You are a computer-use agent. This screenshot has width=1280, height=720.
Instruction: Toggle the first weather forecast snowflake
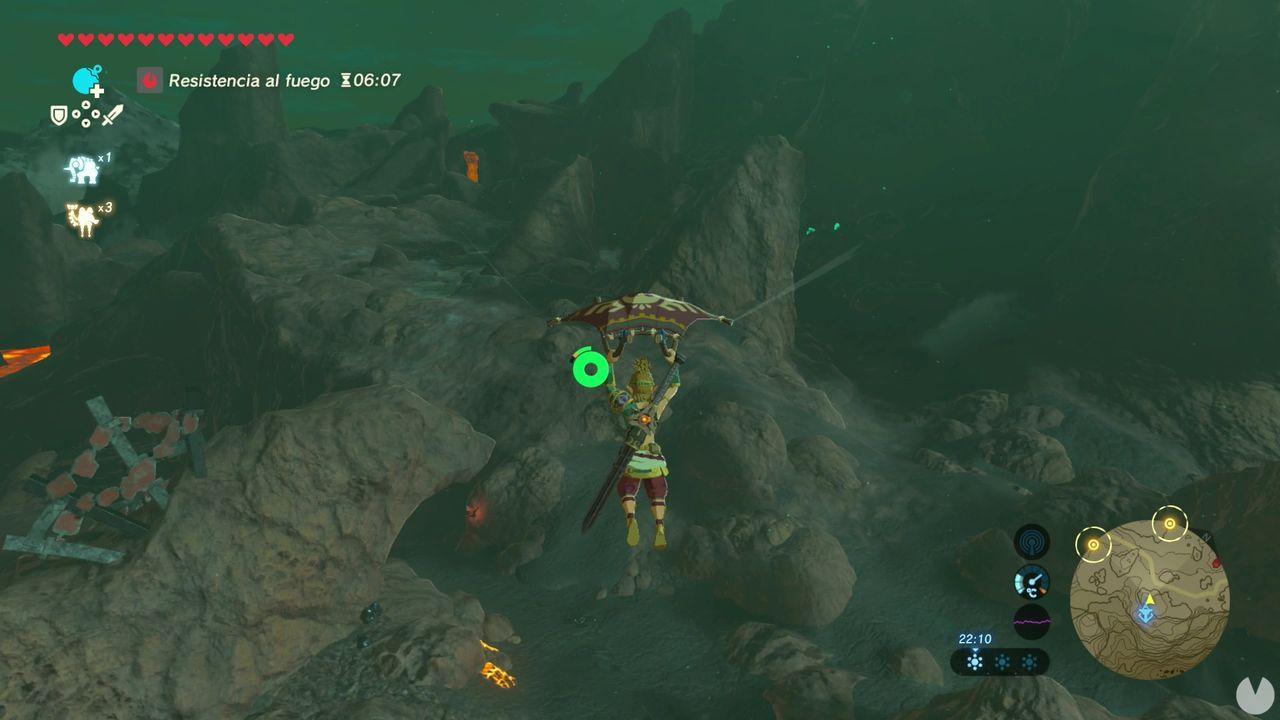975,661
